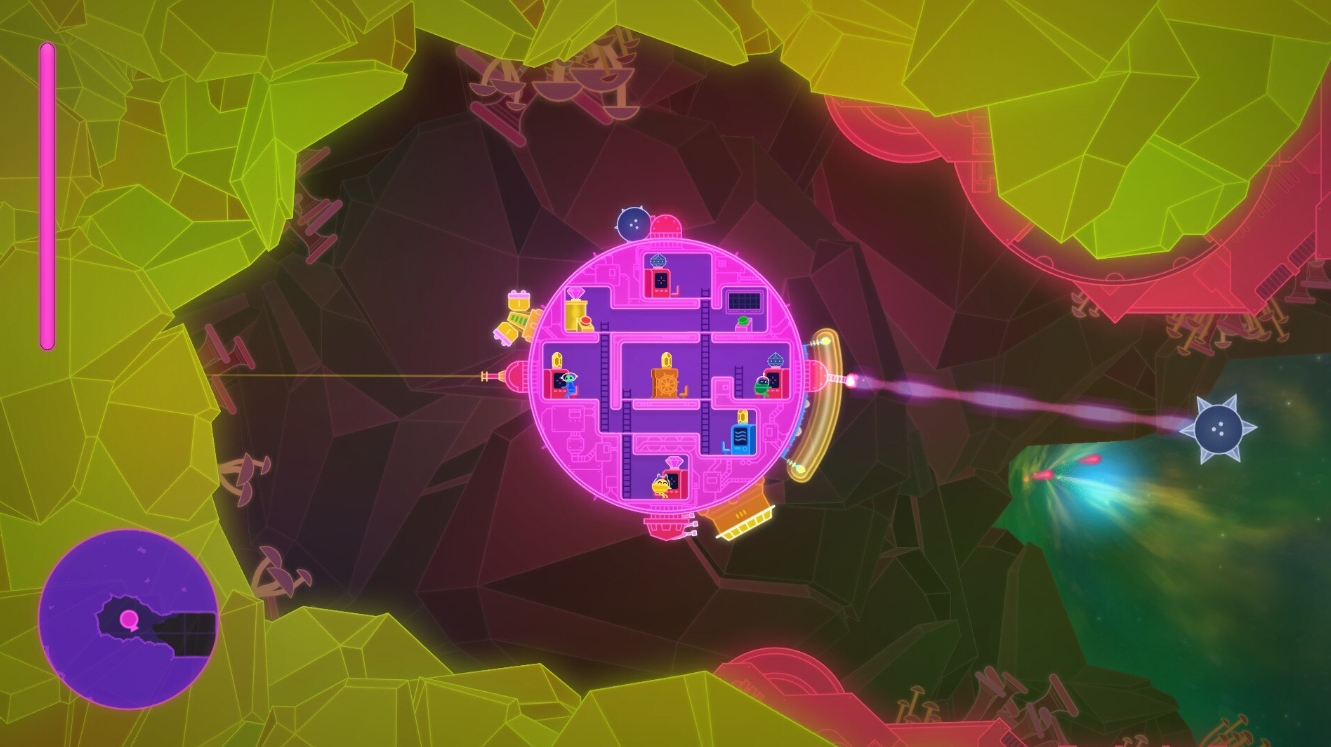Select the blue alien at the left turret
1331x747 pixels.
572,382
